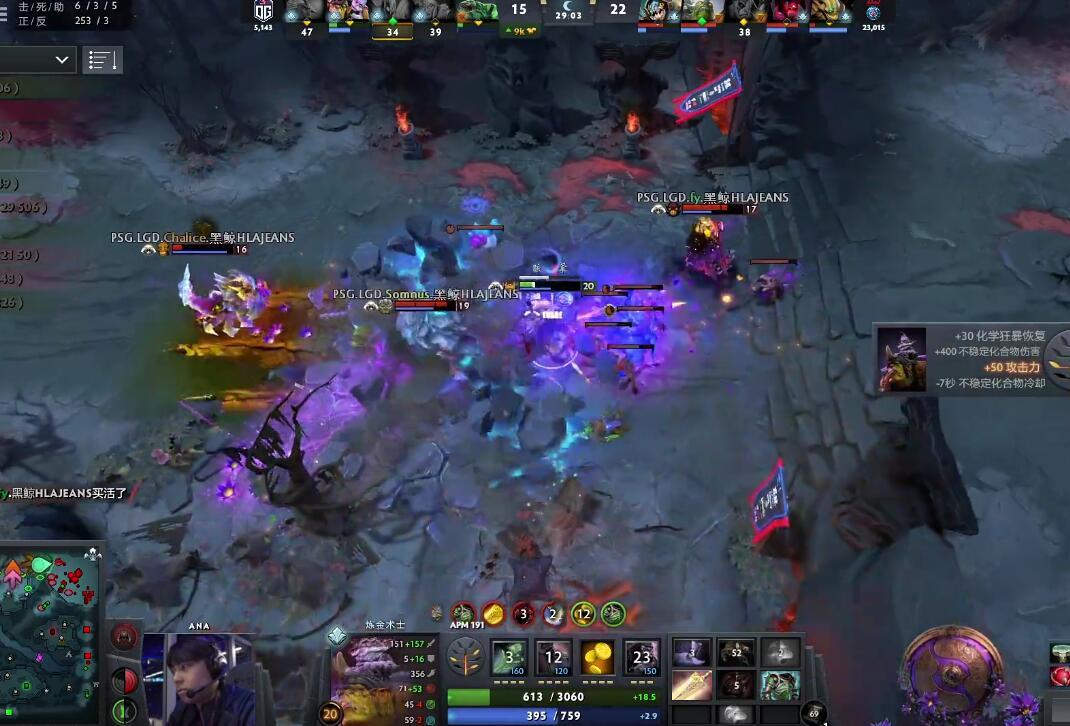This screenshot has height=726, width=1070.
Task: Click the round red button above ANA's webcam
Action: [124, 636]
